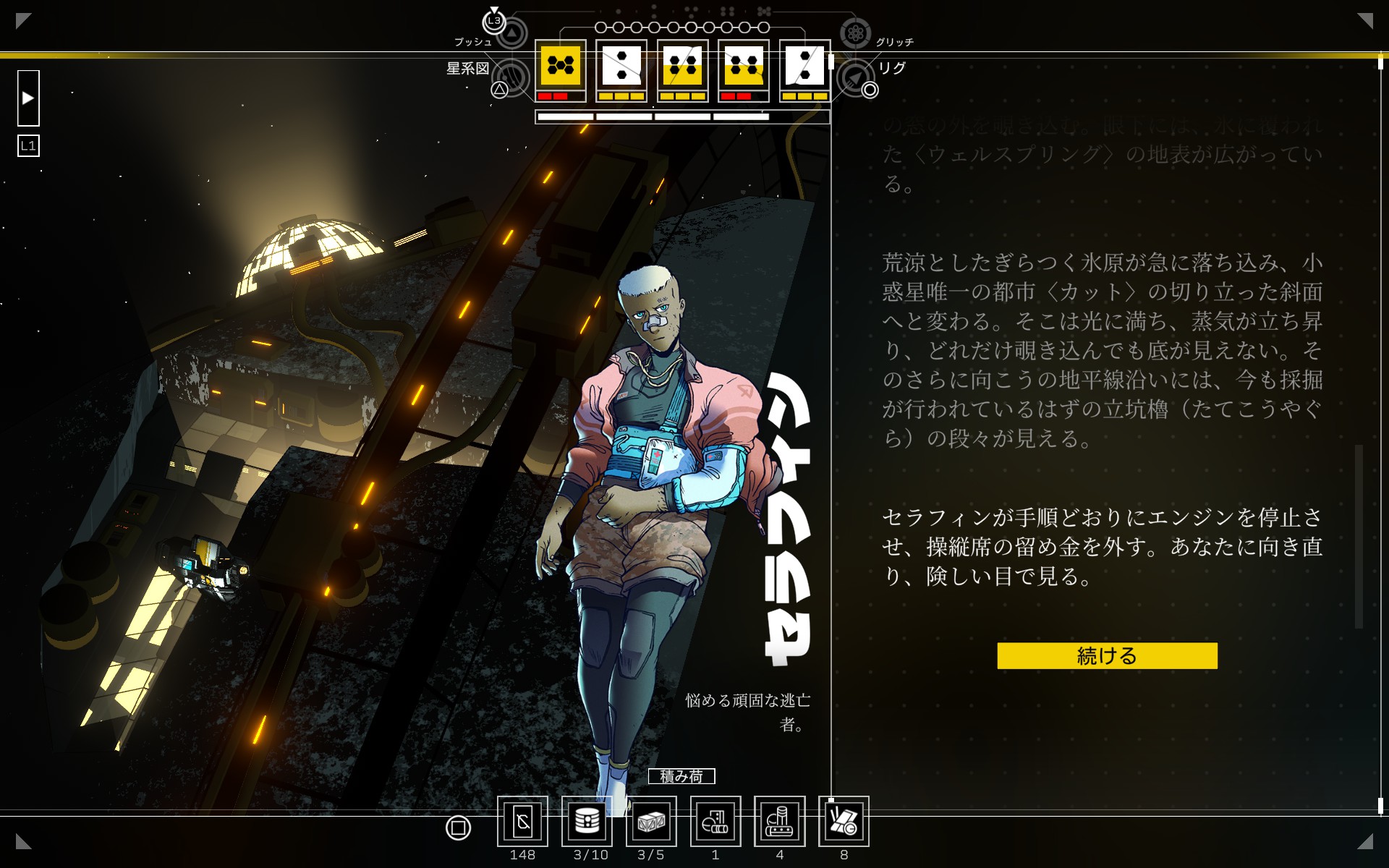Open the 積み荷 cargo label
Image resolution: width=1389 pixels, height=868 pixels.
(x=681, y=776)
